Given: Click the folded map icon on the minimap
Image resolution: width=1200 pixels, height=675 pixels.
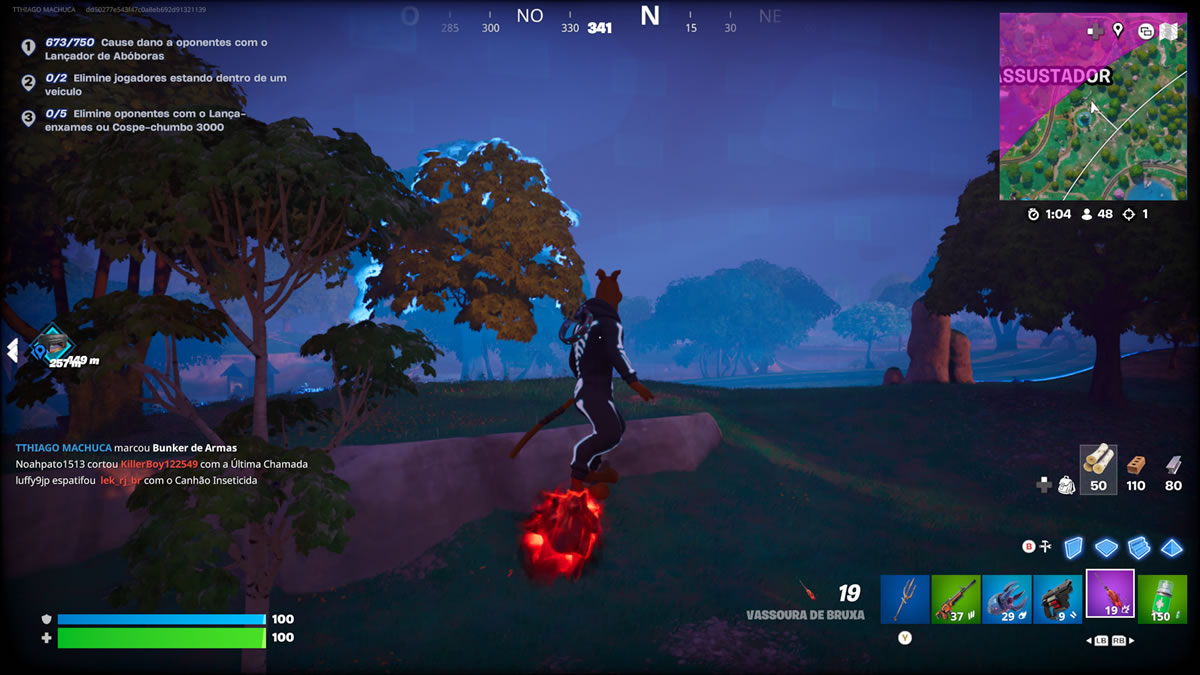Looking at the screenshot, I should point(1169,31).
